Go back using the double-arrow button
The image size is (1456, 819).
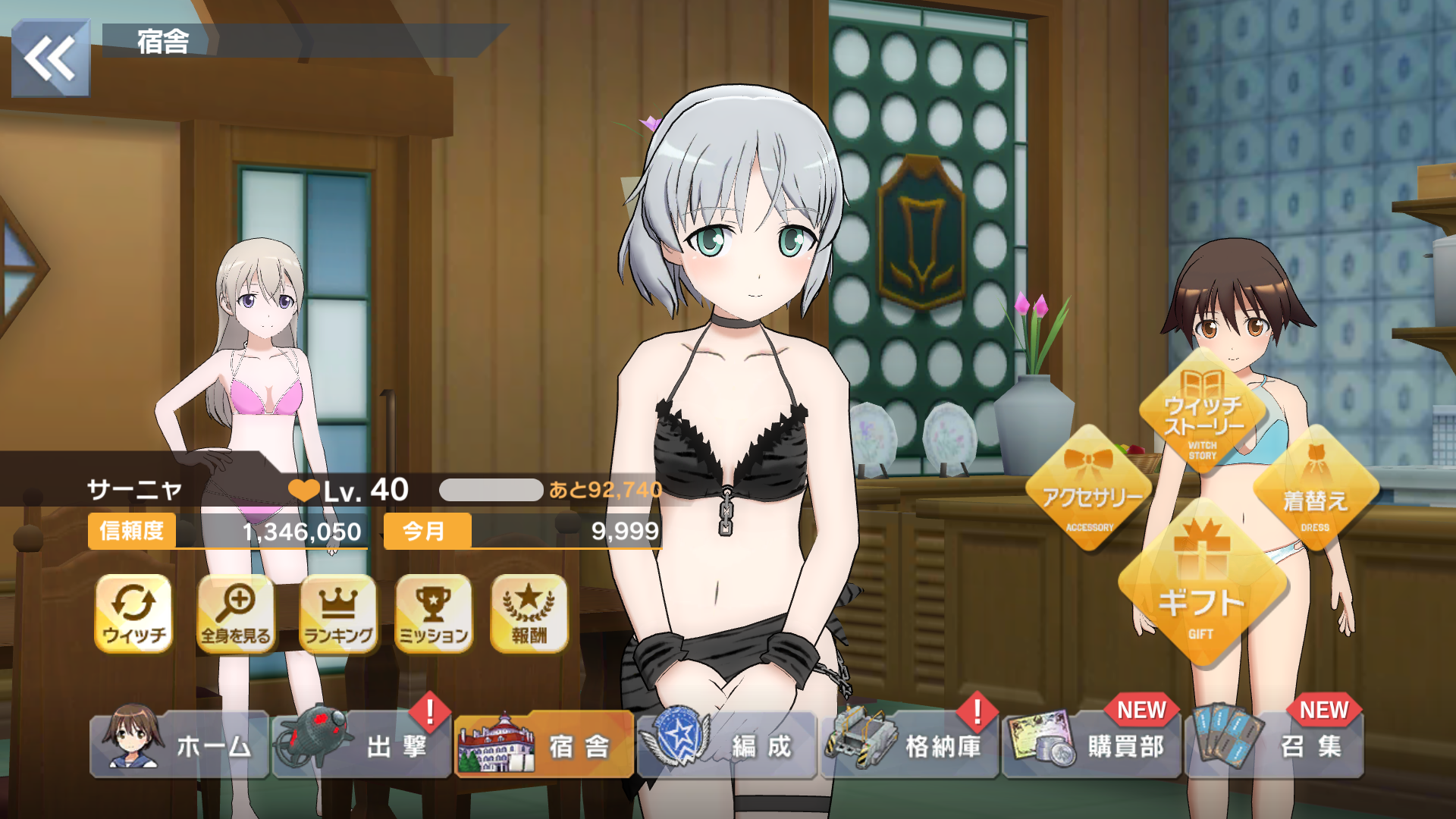click(51, 58)
